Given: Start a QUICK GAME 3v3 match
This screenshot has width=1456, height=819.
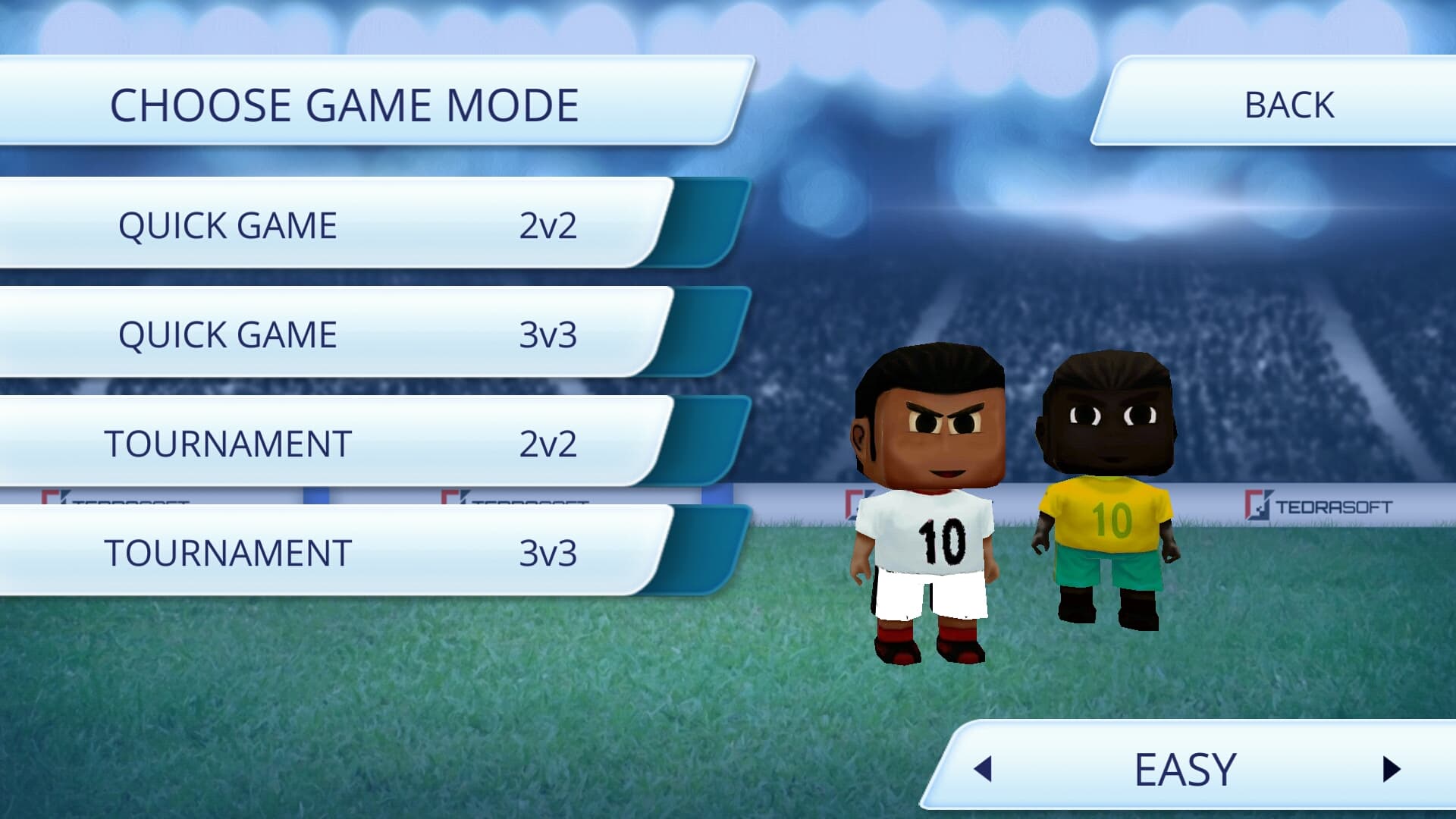Looking at the screenshot, I should point(341,334).
